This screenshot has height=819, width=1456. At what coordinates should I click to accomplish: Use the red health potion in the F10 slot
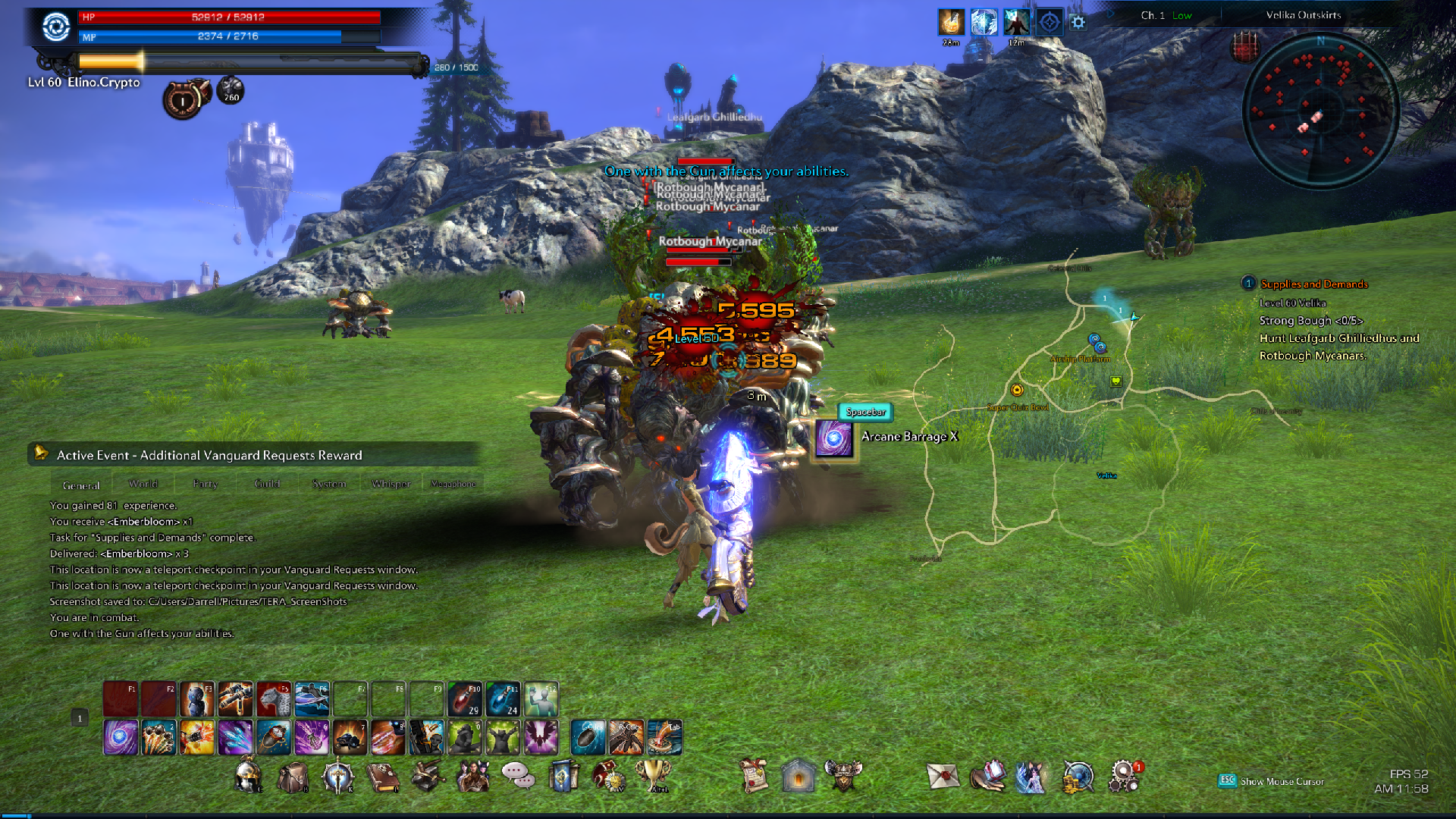(465, 699)
